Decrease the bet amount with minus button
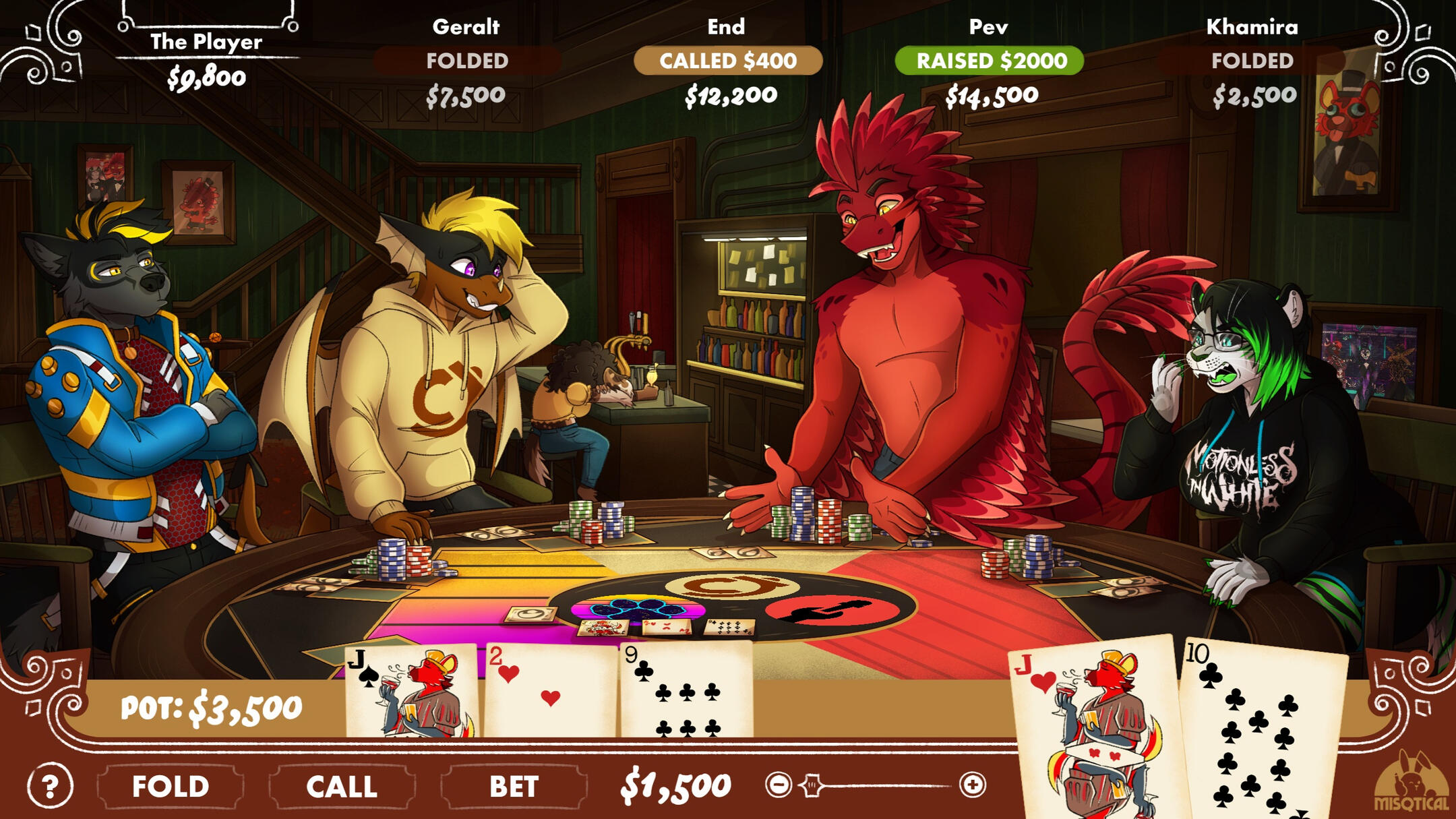The image size is (1456, 819). 779,785
